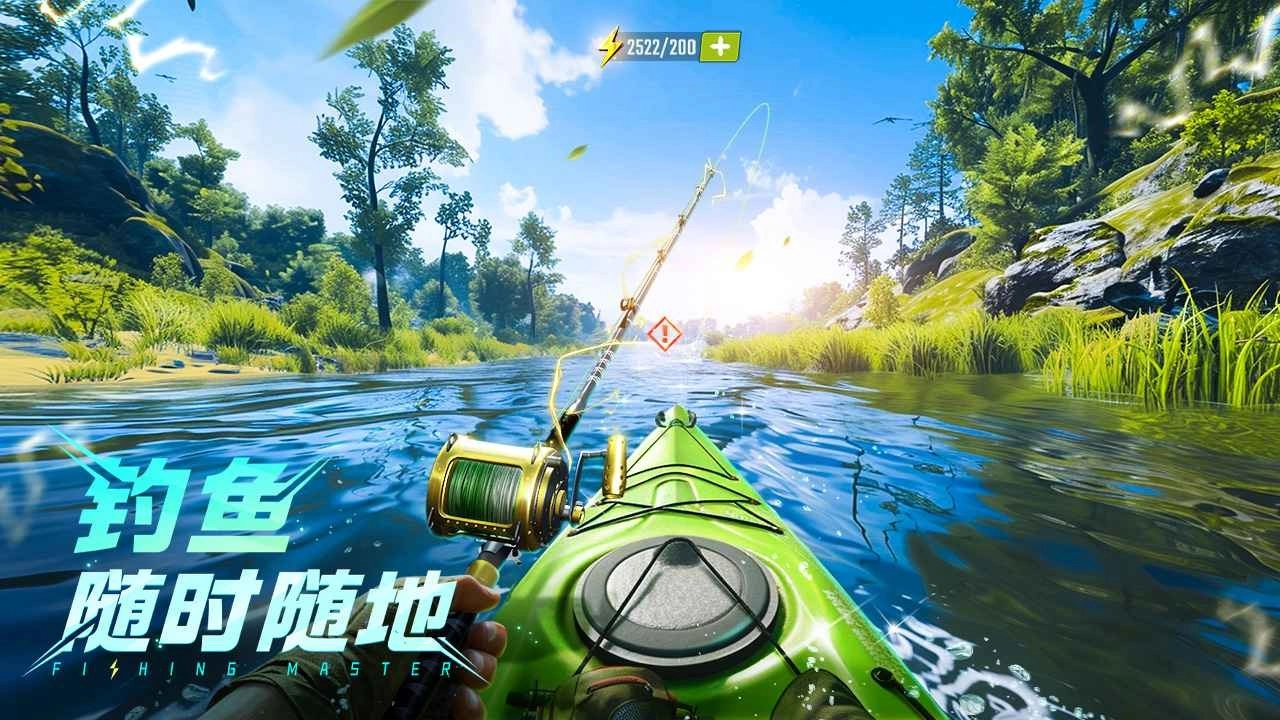The image size is (1280, 720).
Task: Click the lightning energy icon
Action: point(610,42)
